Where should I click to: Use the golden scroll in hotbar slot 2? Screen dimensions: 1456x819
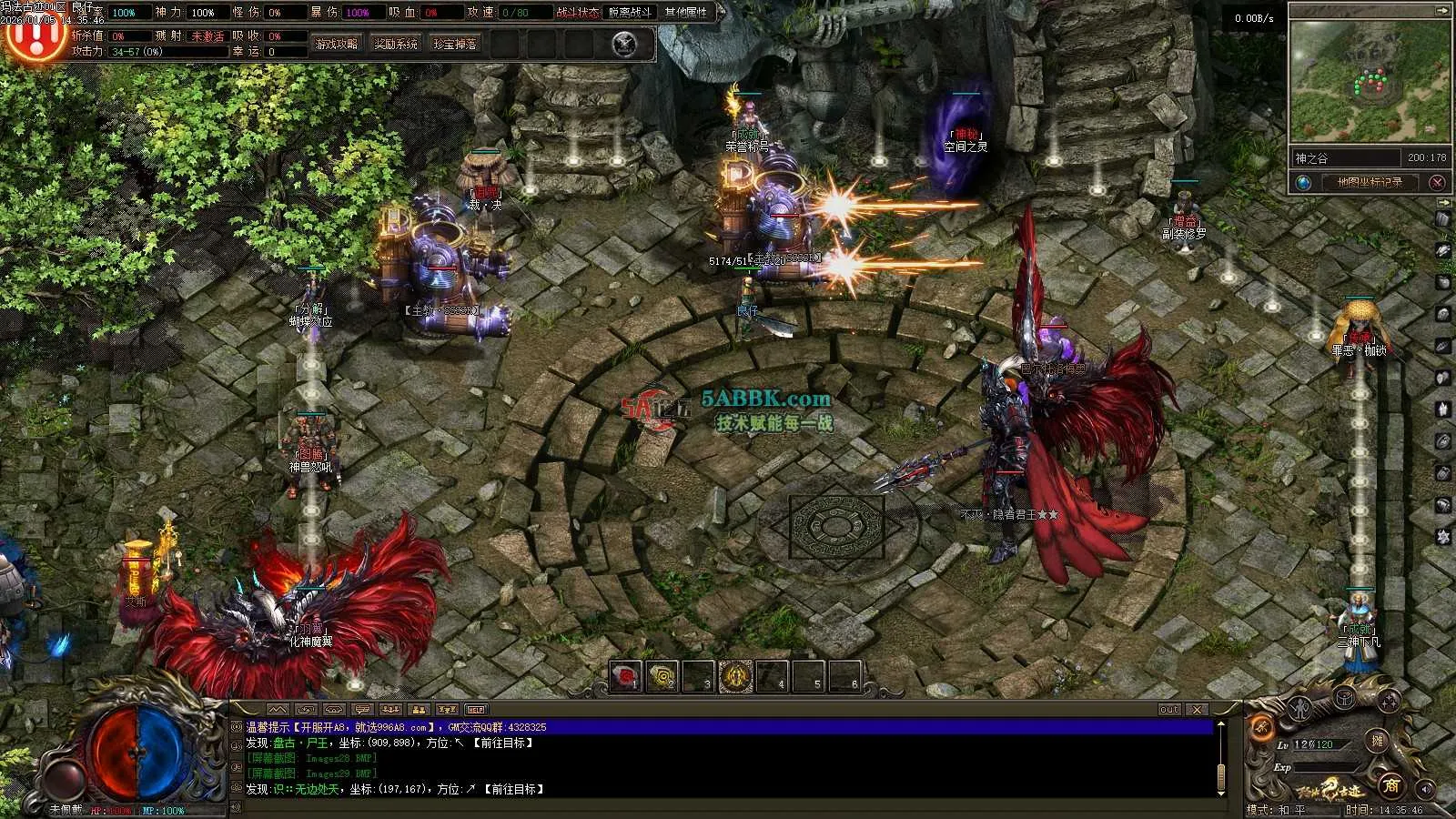click(x=662, y=677)
